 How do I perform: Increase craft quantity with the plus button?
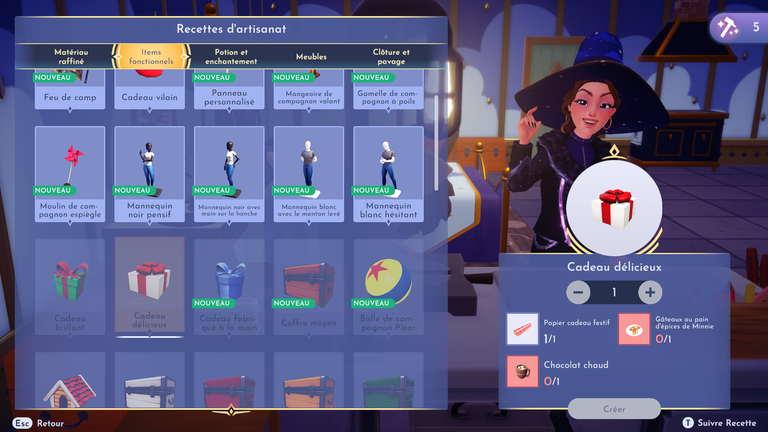click(x=650, y=292)
